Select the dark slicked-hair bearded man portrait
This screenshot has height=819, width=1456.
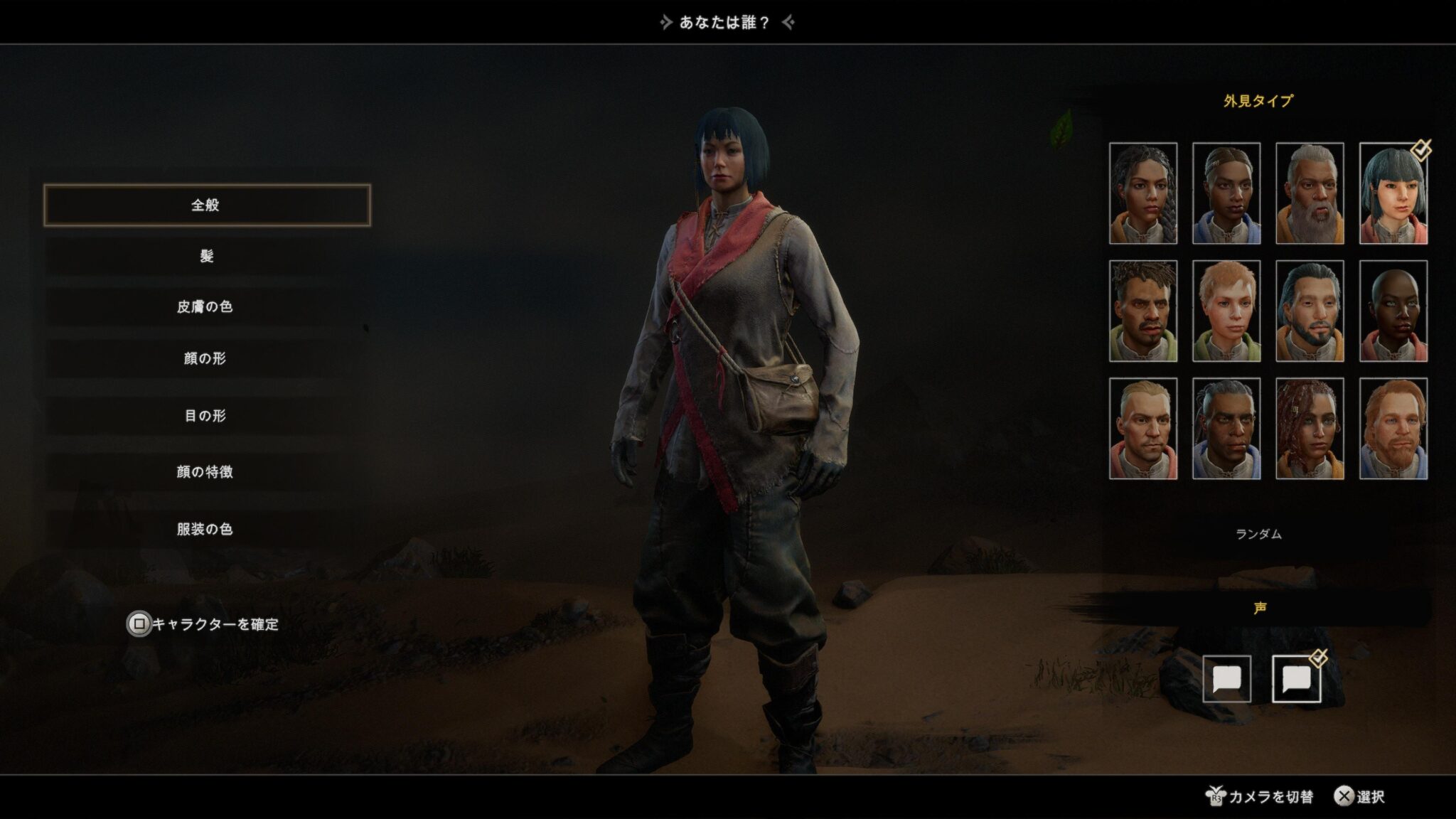pos(1310,311)
